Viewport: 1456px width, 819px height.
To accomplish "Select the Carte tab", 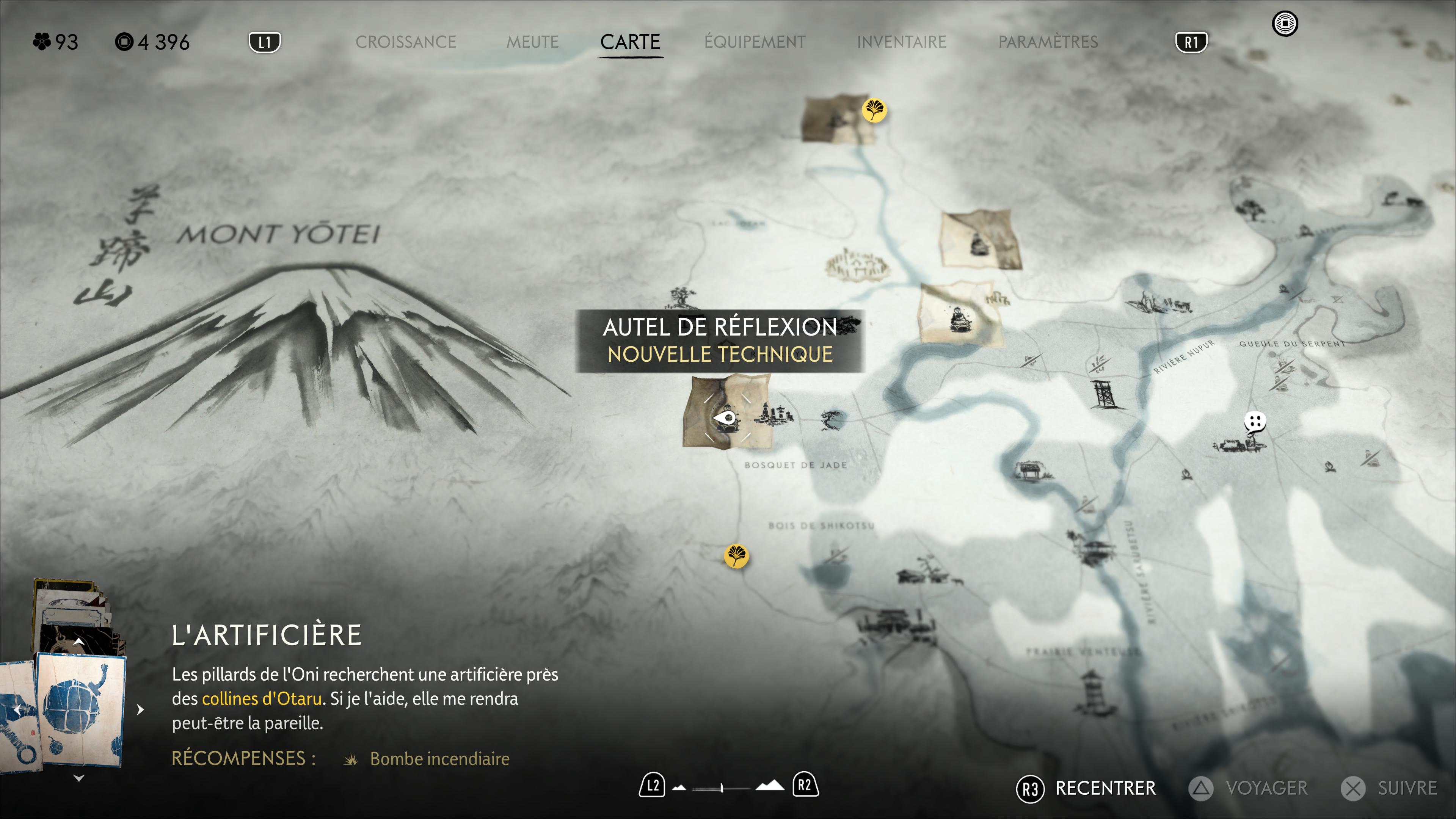I will point(630,42).
